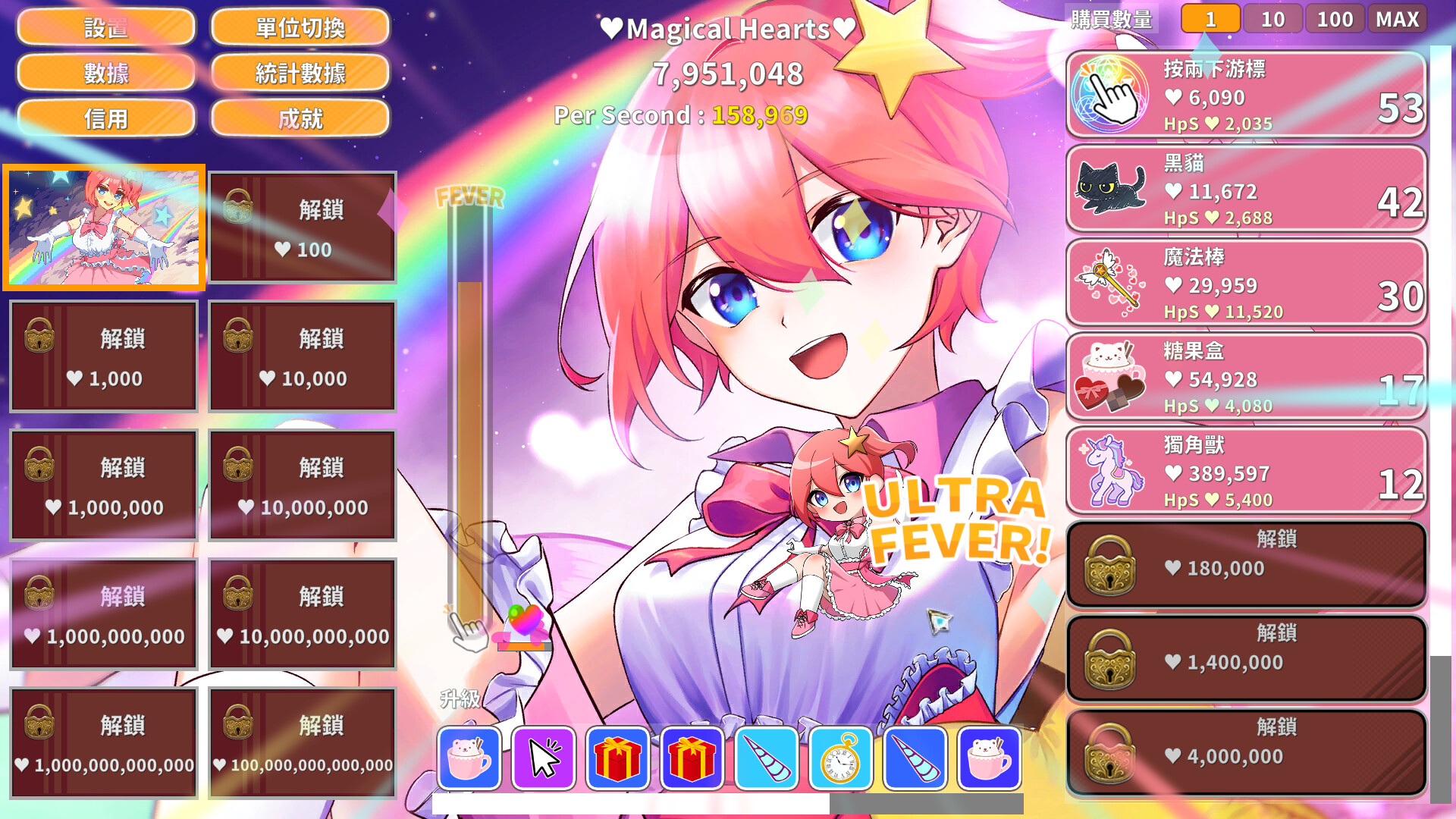Click the pocket watch upgrade icon

[x=839, y=758]
